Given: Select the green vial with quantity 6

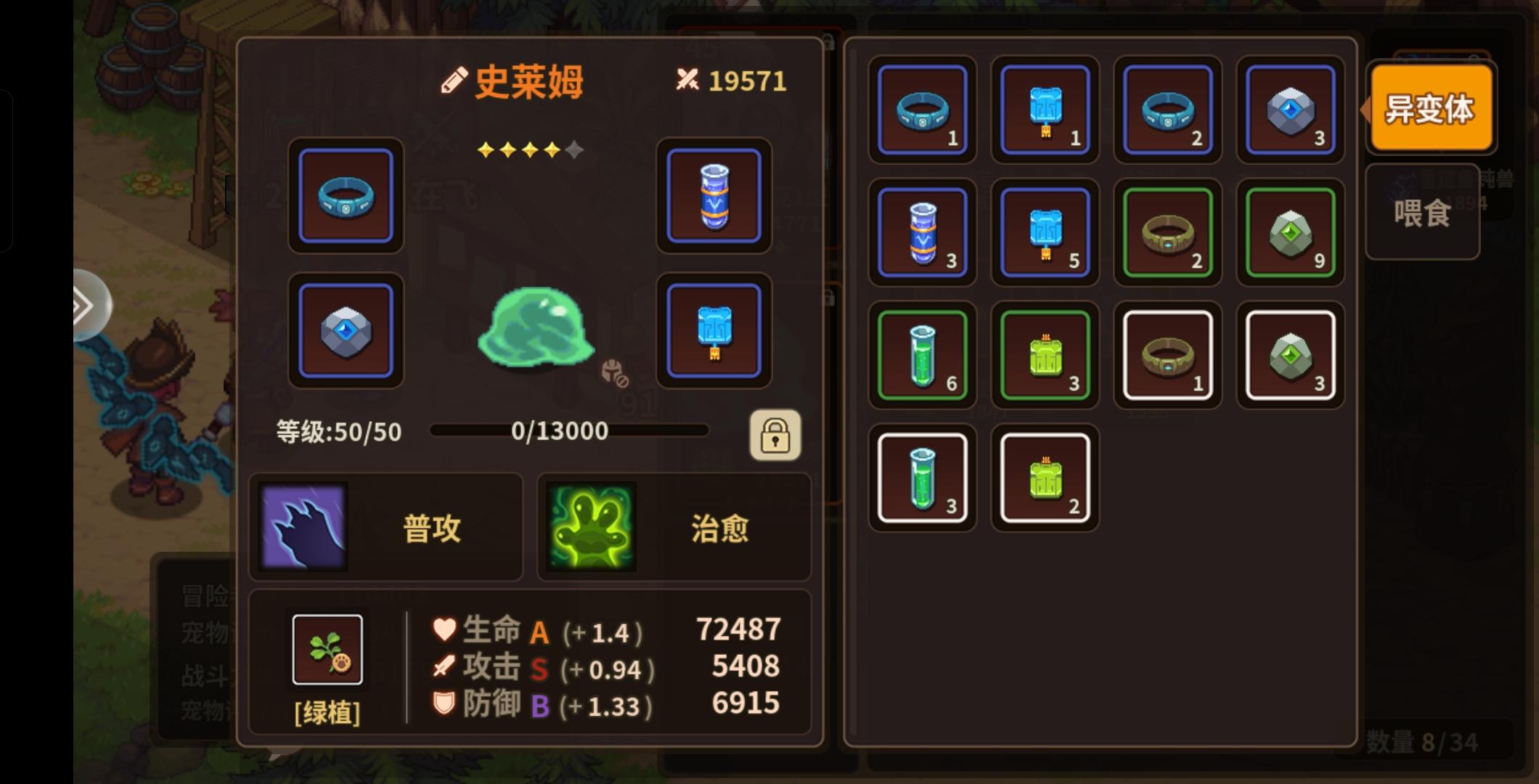Looking at the screenshot, I should [922, 354].
